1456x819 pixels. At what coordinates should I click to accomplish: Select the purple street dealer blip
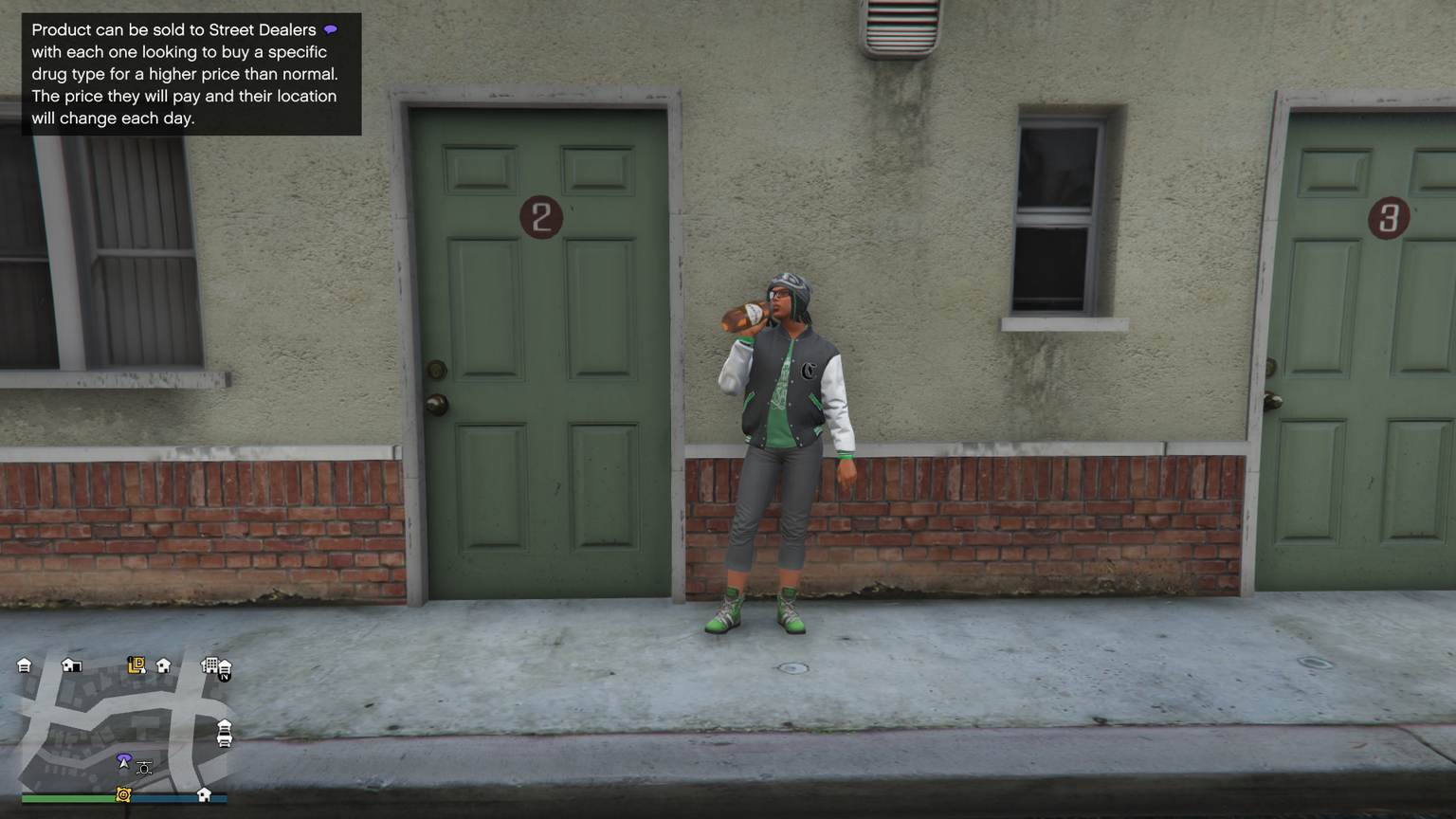(123, 759)
